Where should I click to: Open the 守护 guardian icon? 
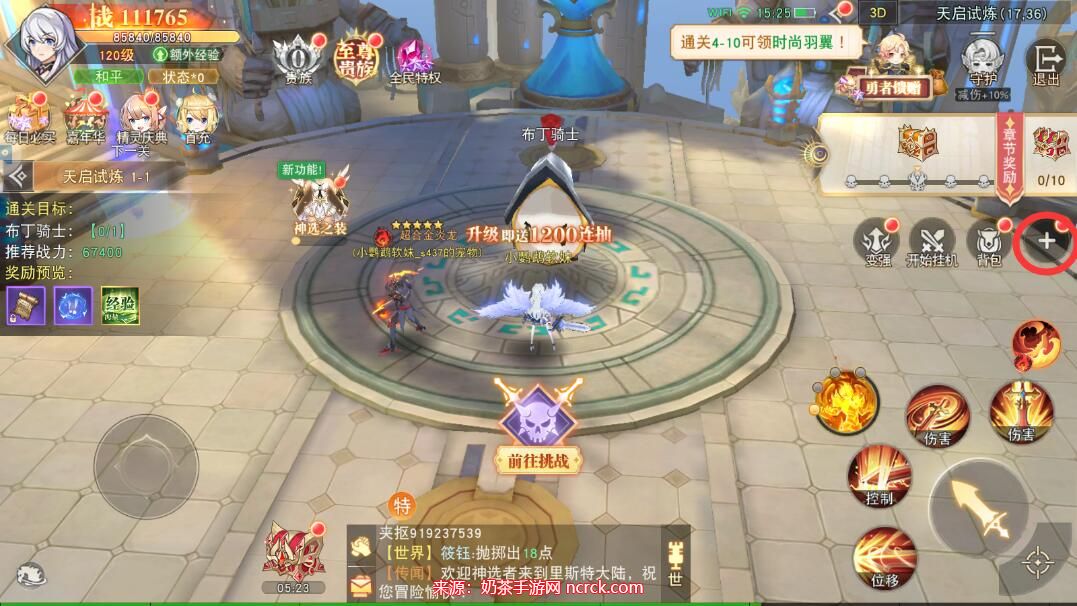[x=982, y=62]
